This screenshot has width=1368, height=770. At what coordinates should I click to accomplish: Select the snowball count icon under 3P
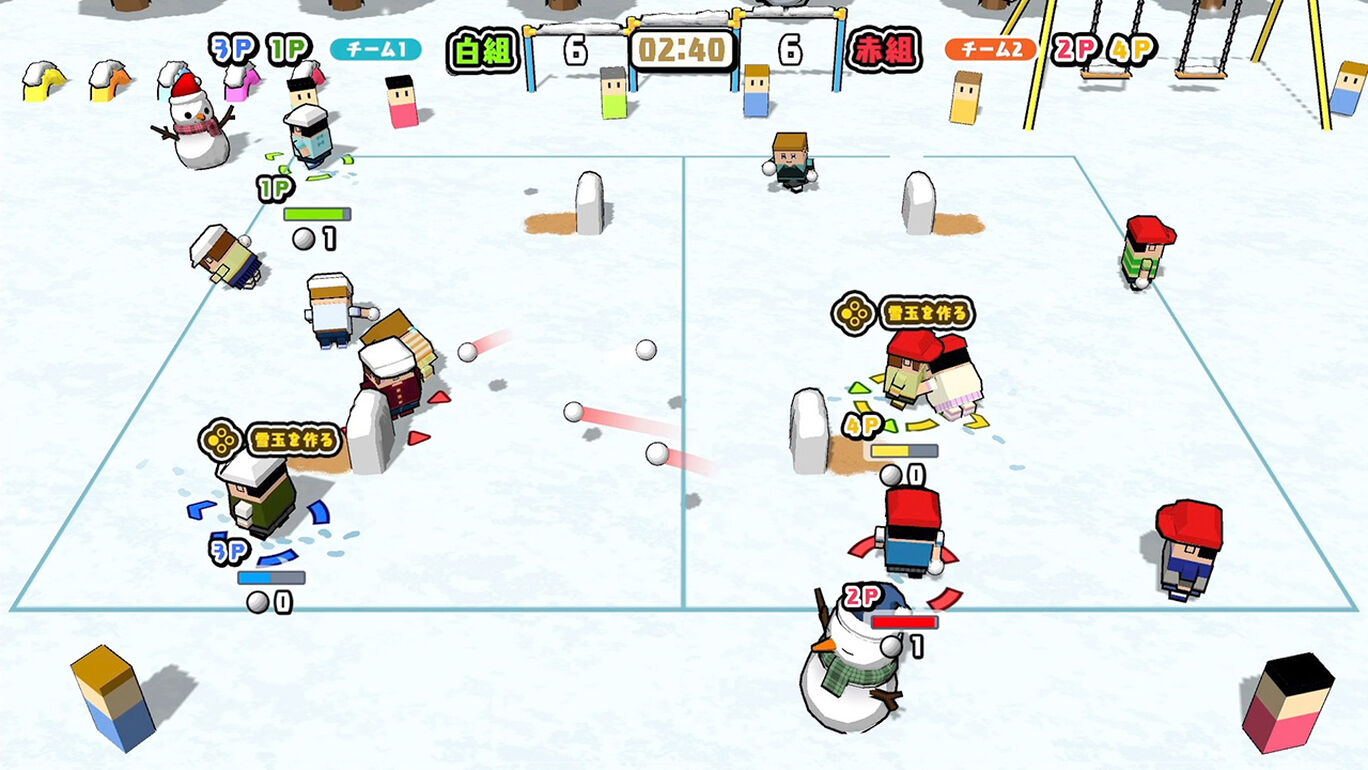tap(258, 601)
